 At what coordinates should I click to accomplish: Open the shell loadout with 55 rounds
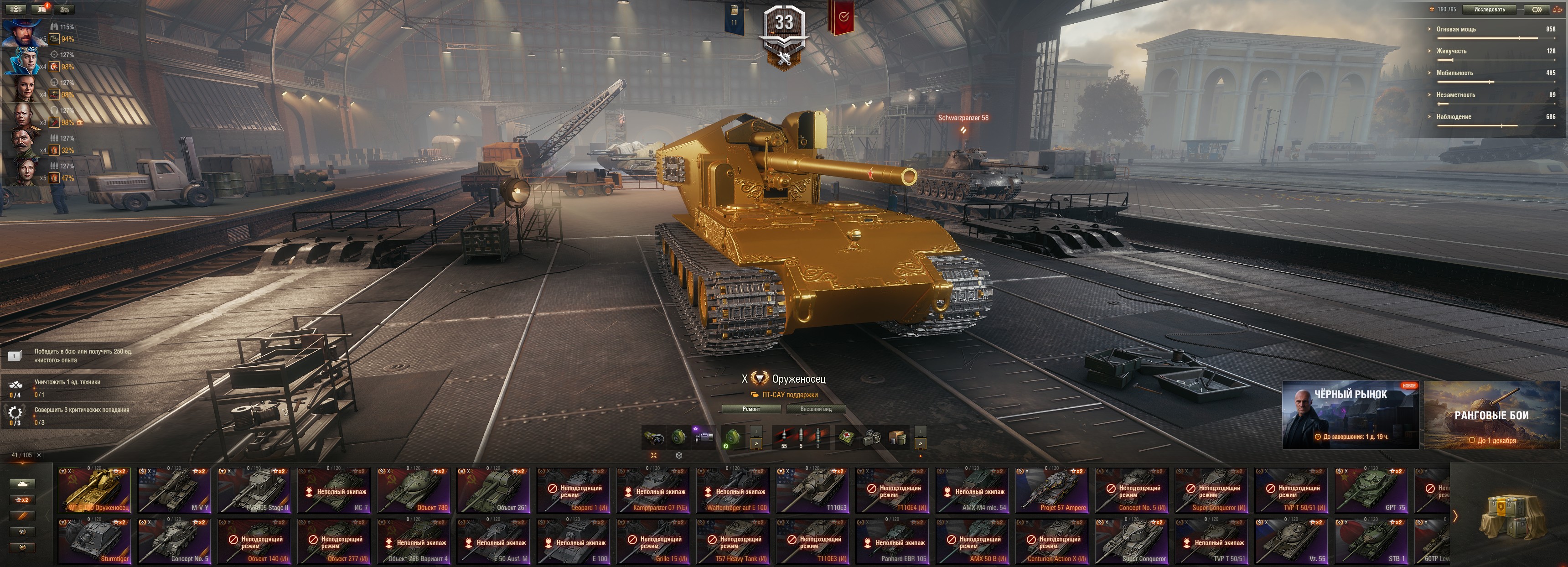784,437
